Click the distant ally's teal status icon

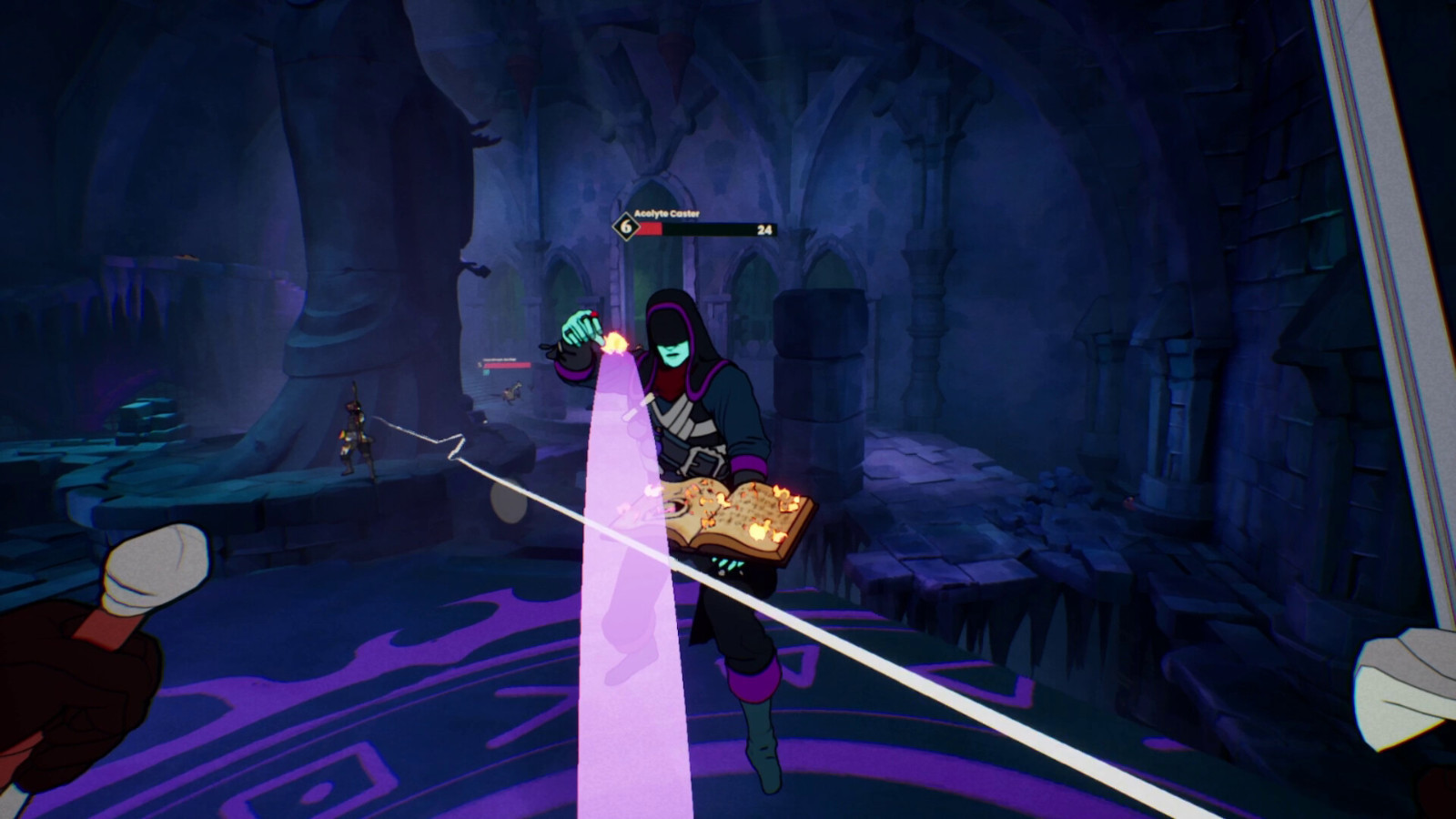[x=486, y=372]
